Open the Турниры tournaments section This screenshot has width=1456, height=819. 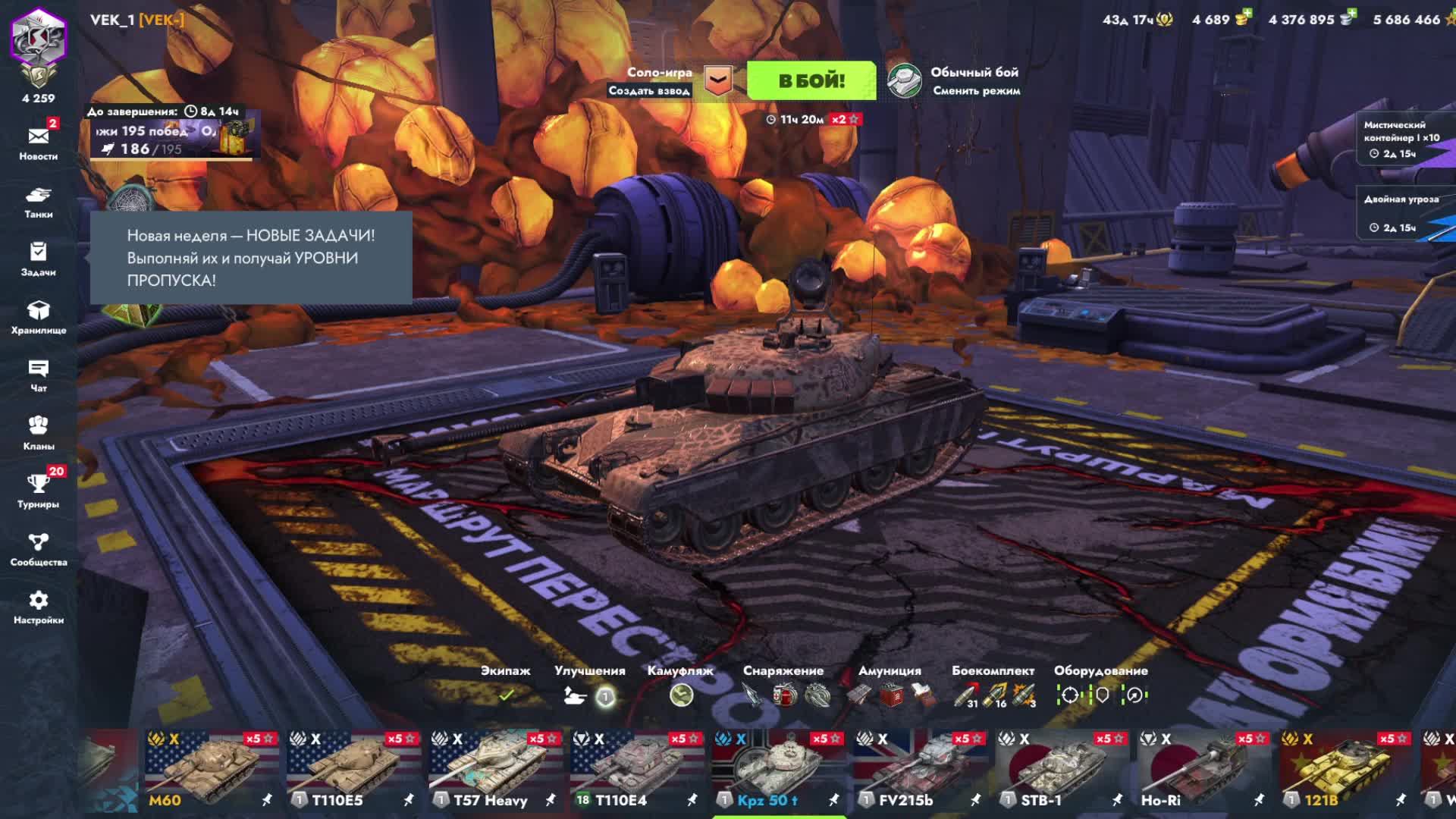[x=39, y=491]
